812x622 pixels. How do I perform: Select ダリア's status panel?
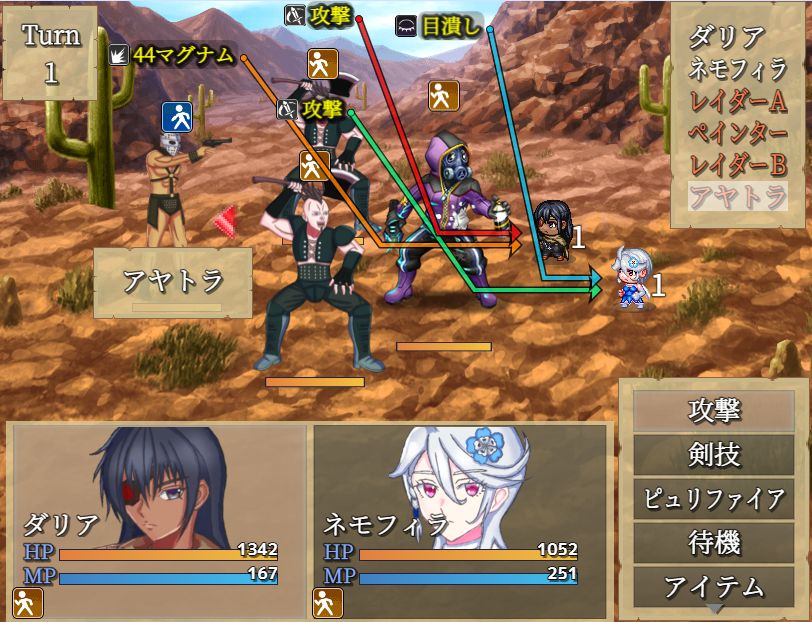pos(158,521)
